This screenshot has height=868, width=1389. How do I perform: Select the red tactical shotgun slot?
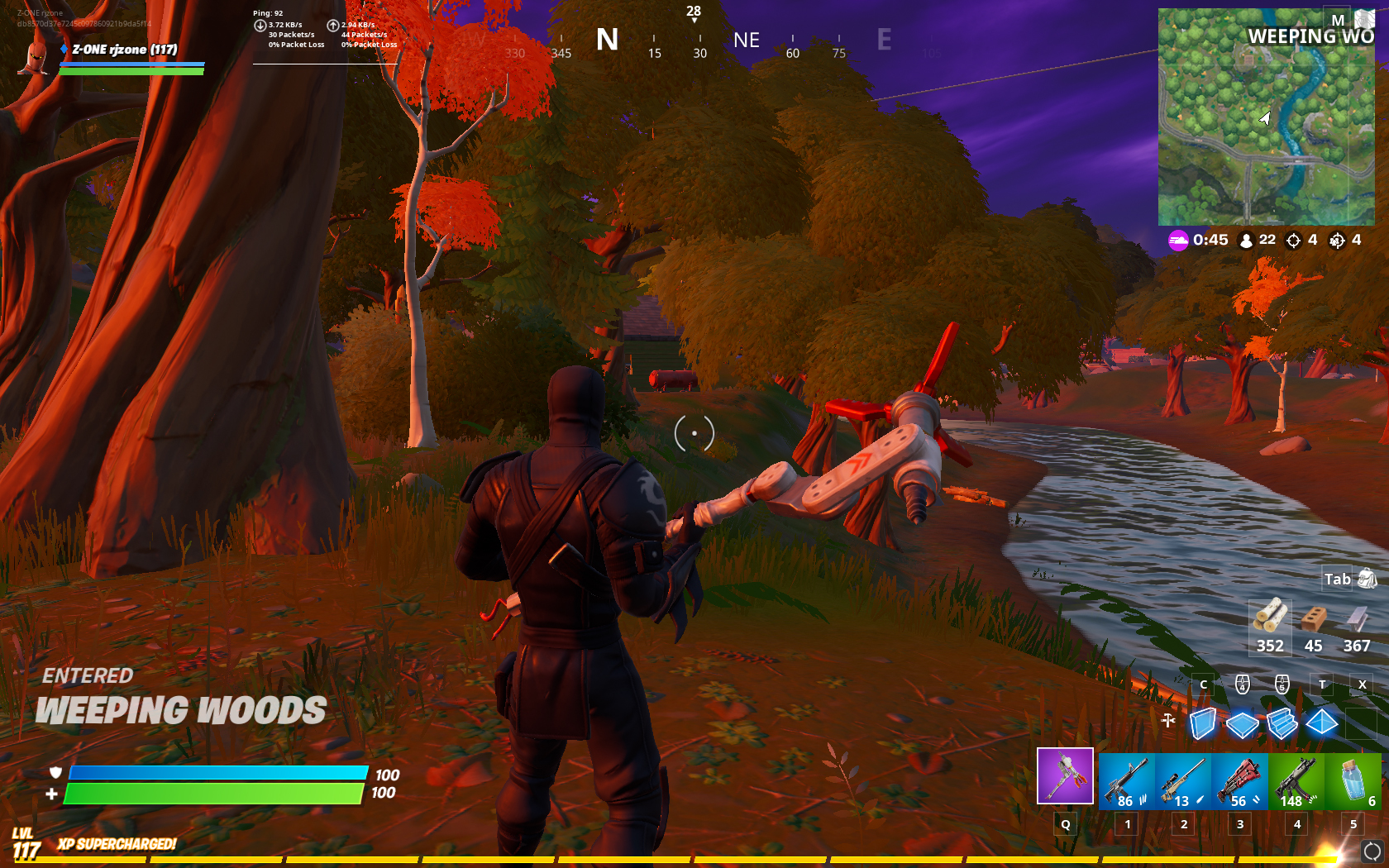pos(1239,780)
